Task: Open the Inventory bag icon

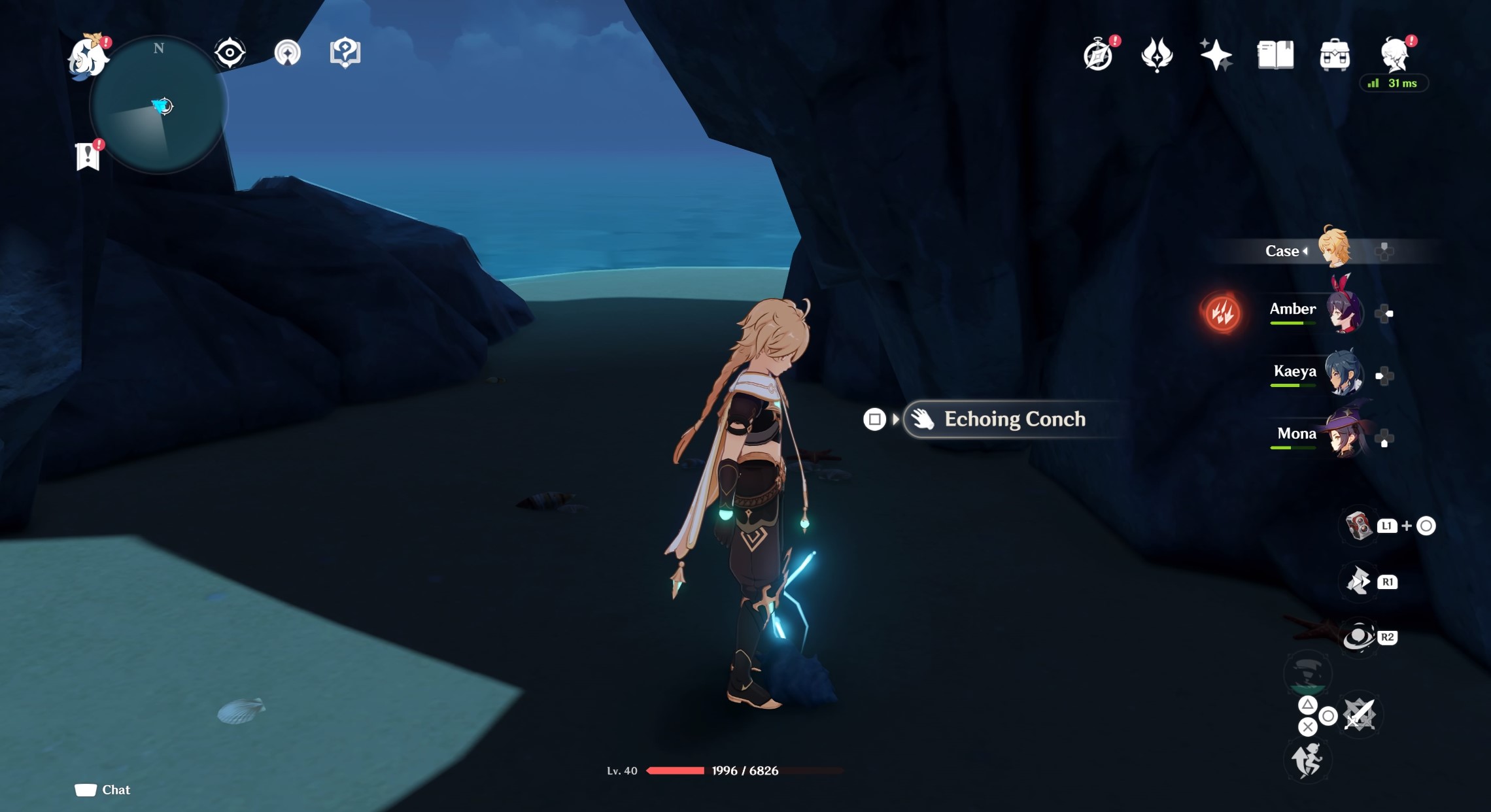Action: [x=1337, y=56]
